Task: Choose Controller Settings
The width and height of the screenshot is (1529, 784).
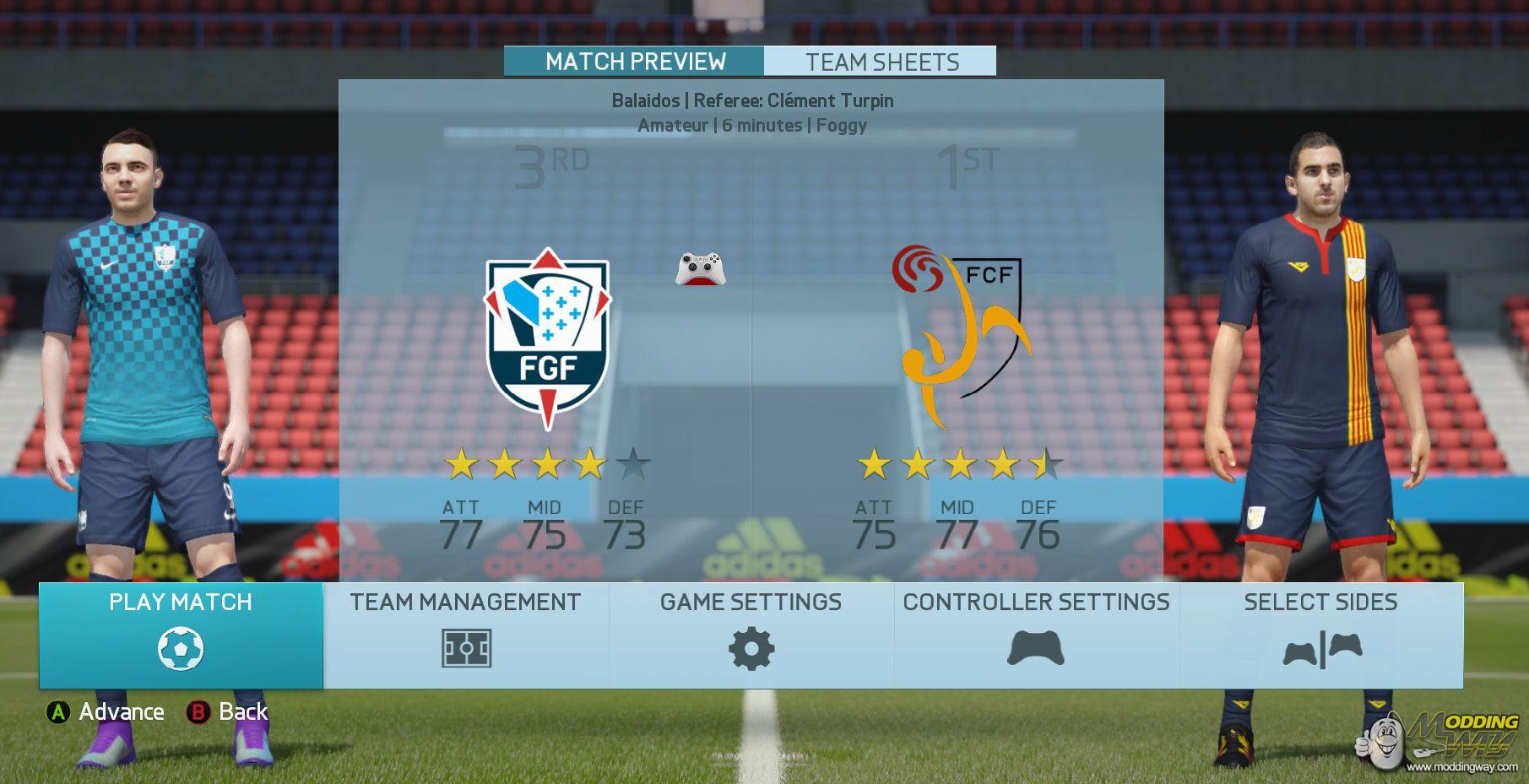Action: 1036,635
